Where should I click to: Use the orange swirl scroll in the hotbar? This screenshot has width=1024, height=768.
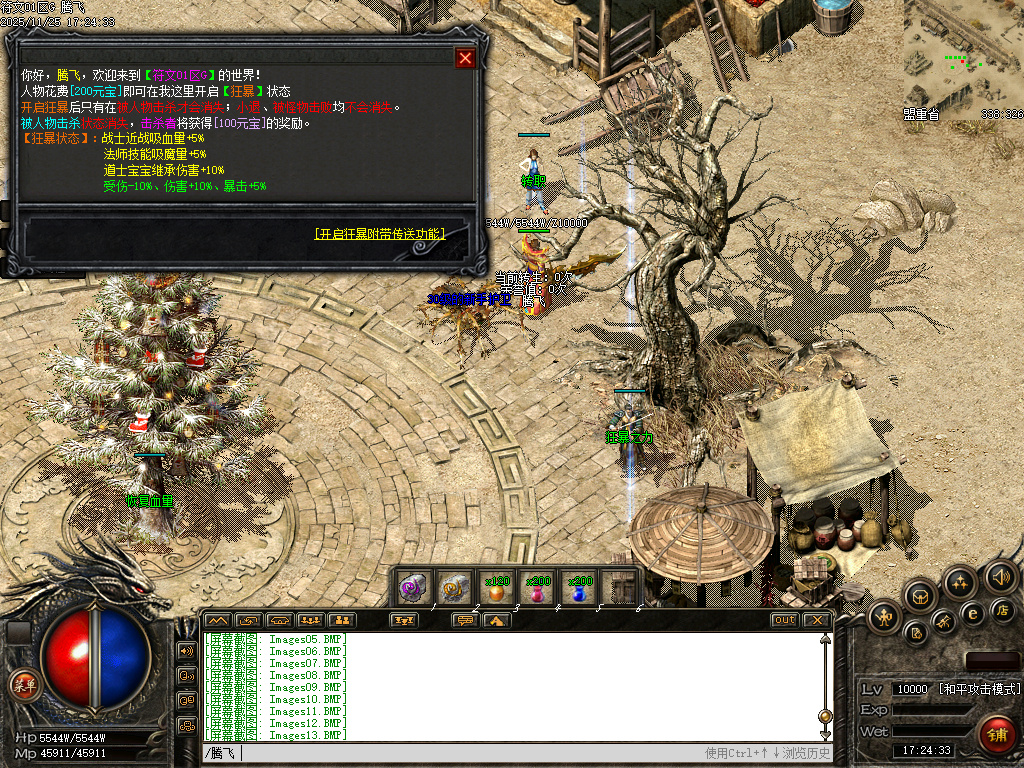coord(455,588)
